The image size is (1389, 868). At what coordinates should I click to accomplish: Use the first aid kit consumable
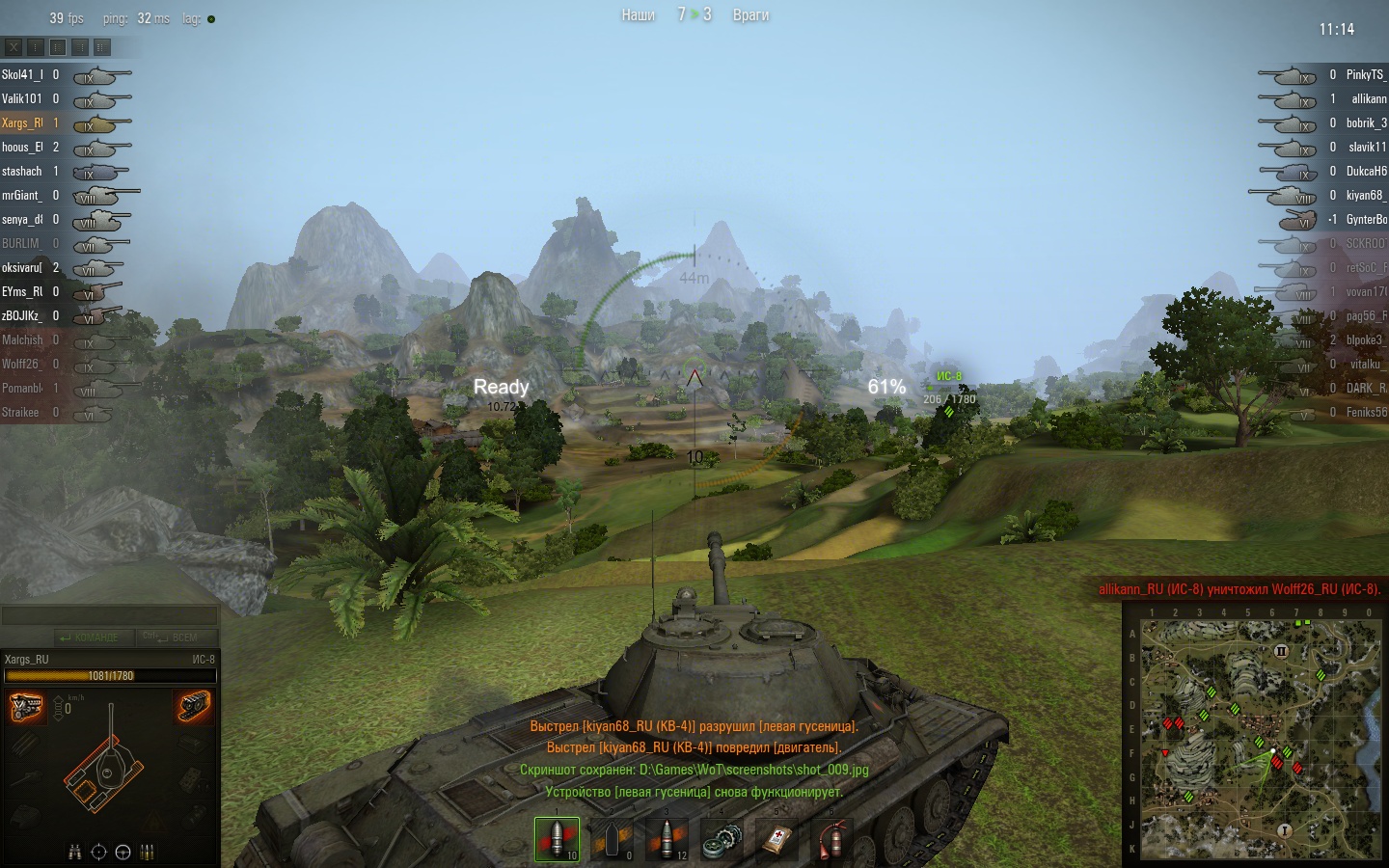coord(776,838)
